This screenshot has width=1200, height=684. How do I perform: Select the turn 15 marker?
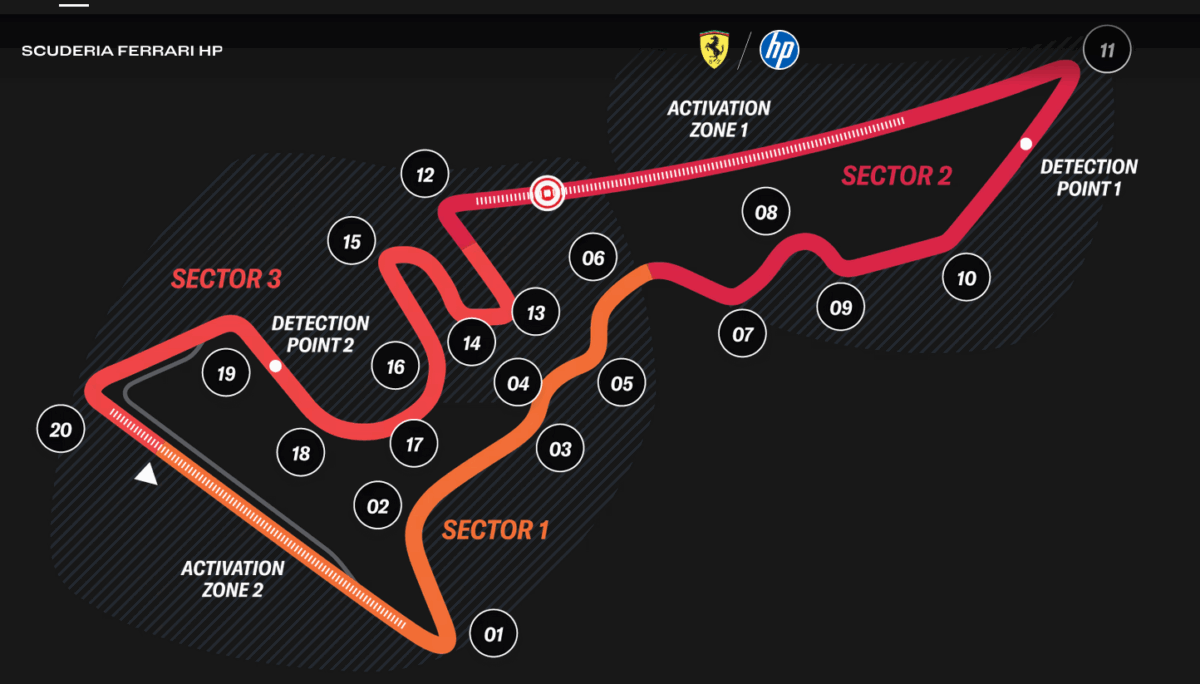point(351,241)
